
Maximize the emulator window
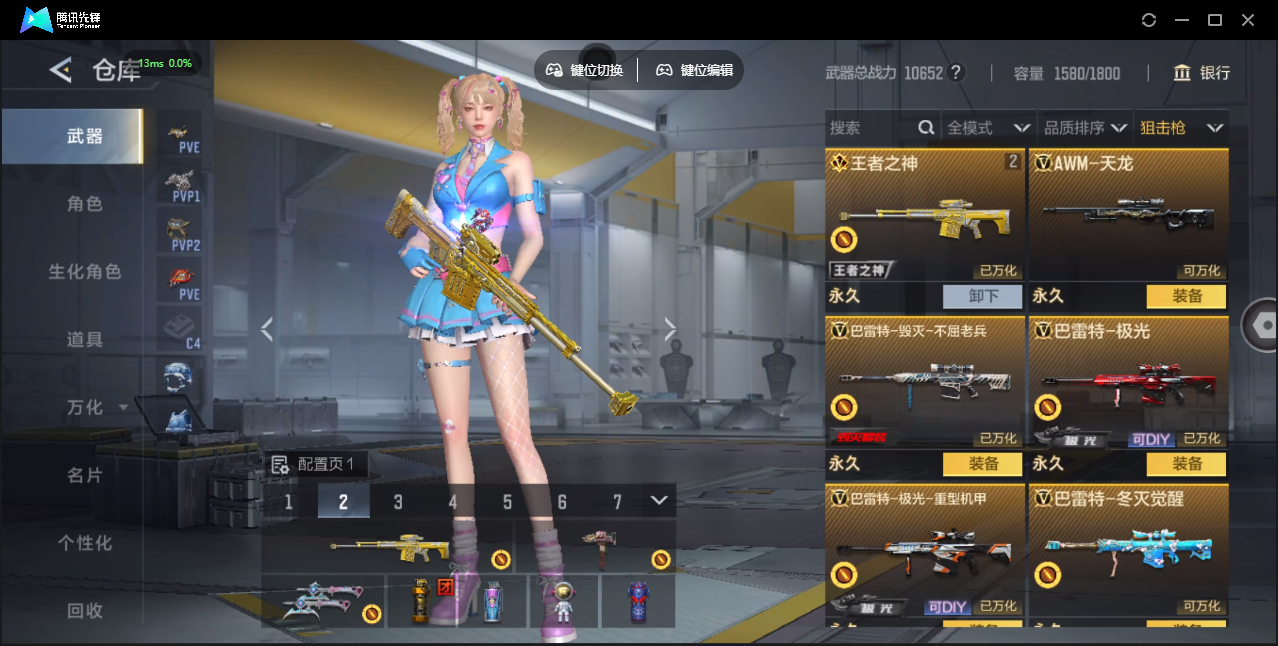click(1215, 20)
